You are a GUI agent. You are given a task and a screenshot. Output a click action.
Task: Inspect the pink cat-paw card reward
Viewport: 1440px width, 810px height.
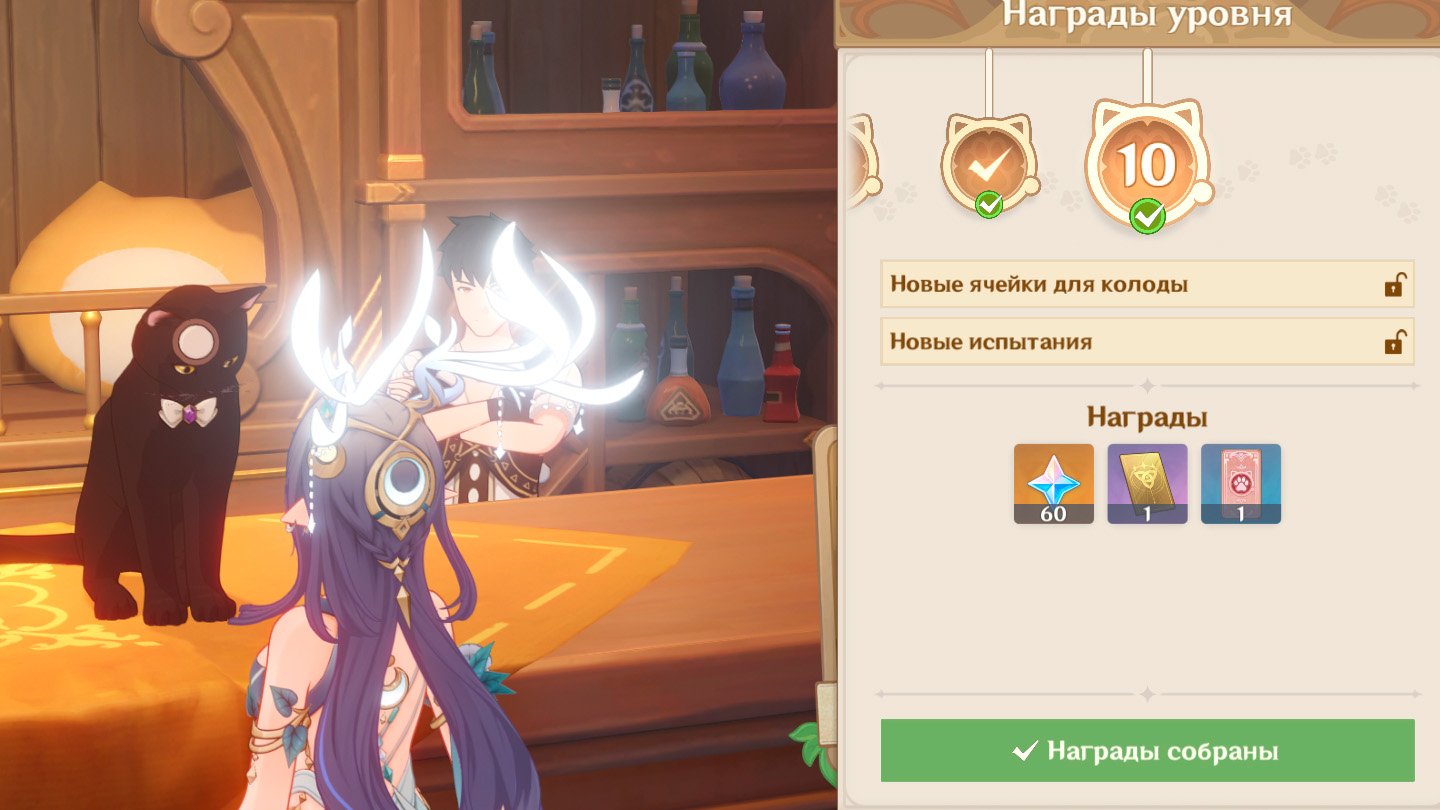1240,484
